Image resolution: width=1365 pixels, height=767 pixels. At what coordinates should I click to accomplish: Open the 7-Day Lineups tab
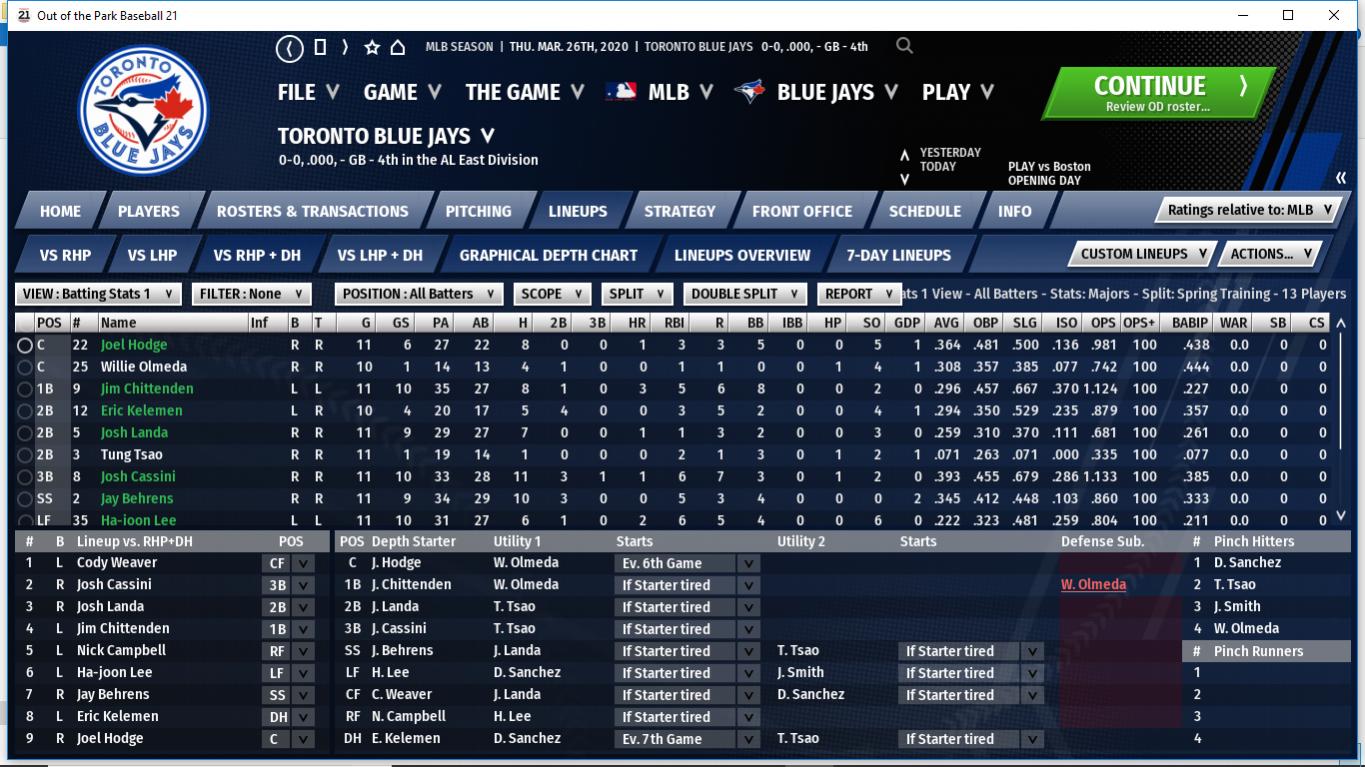click(898, 255)
